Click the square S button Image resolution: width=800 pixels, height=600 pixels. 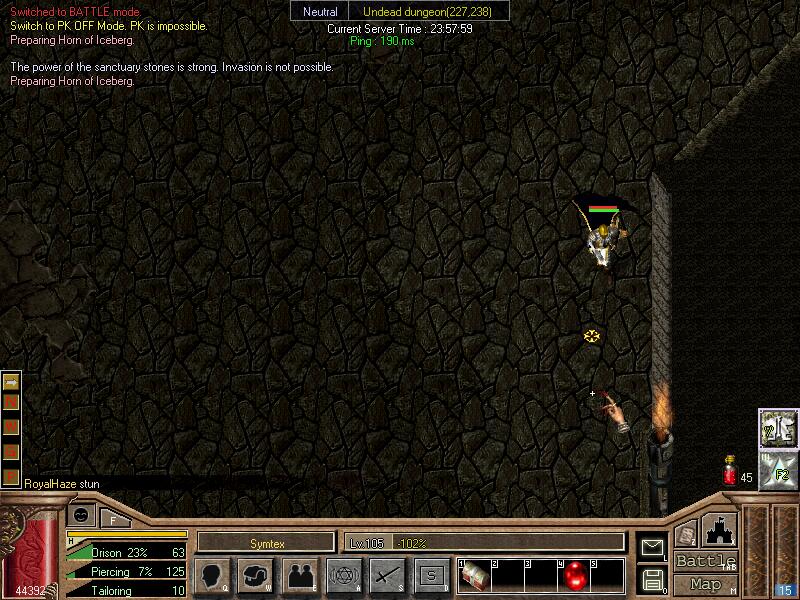click(x=431, y=575)
